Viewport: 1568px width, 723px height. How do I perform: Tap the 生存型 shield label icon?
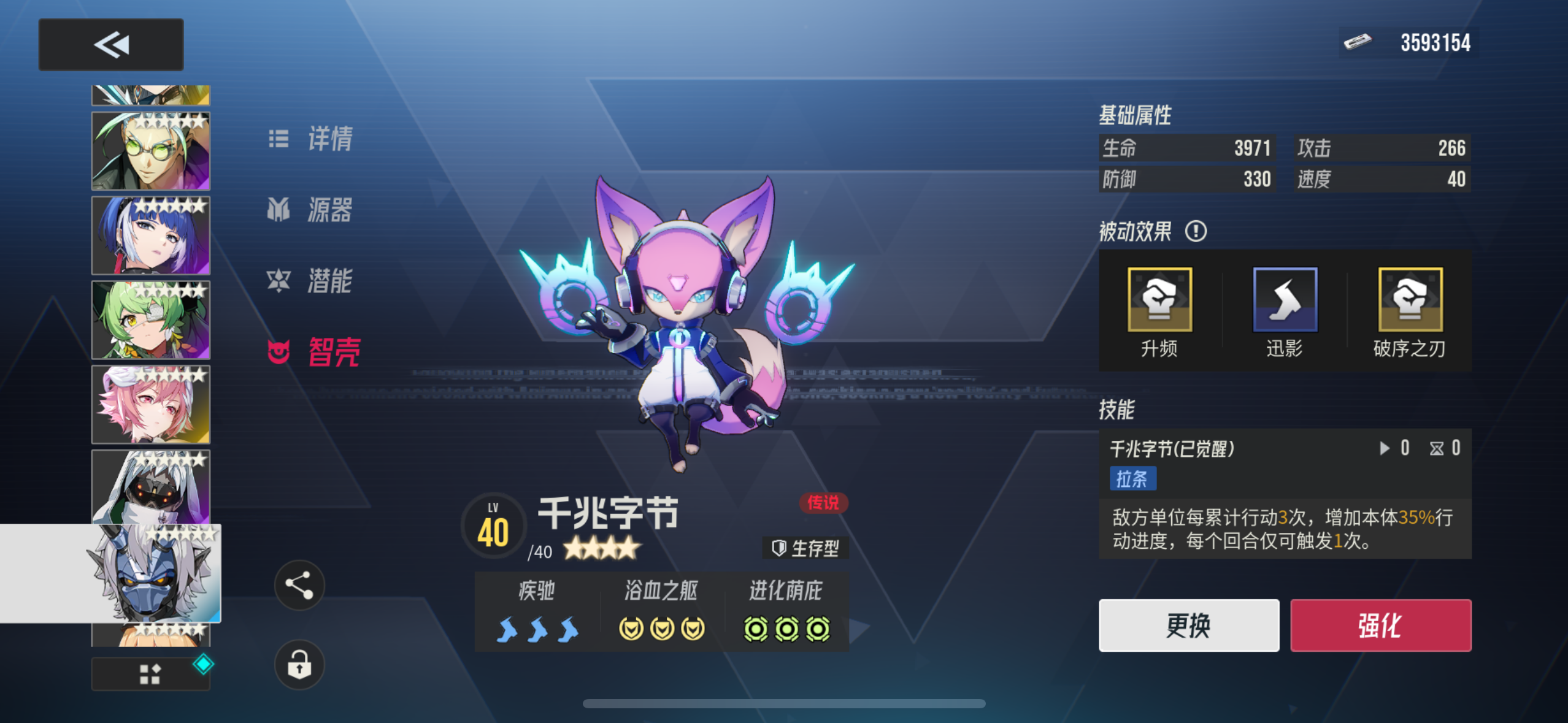pos(778,549)
